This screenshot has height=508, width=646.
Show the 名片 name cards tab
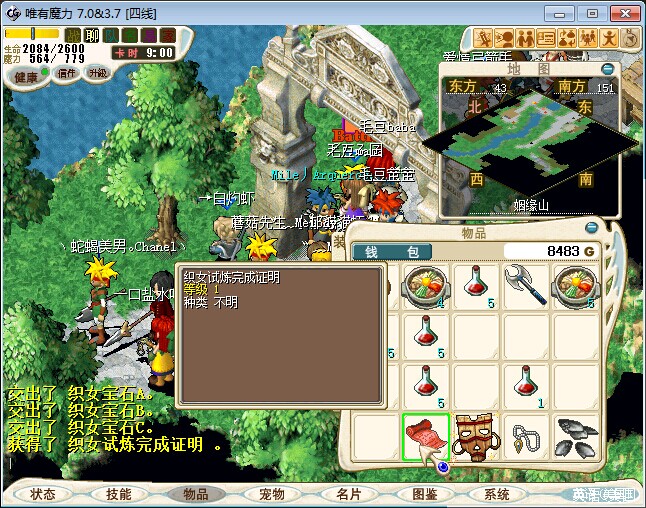[x=348, y=494]
